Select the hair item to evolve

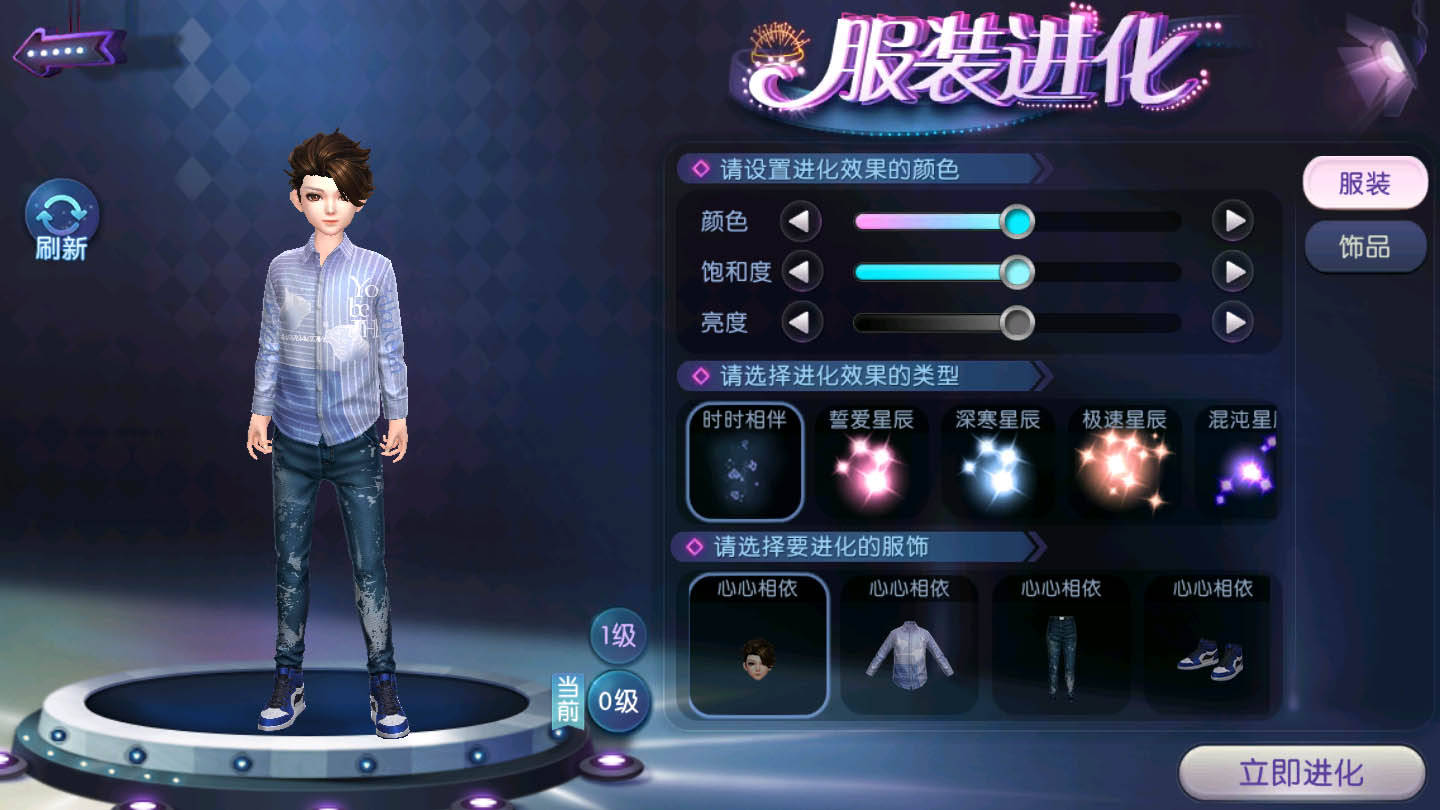[x=758, y=645]
